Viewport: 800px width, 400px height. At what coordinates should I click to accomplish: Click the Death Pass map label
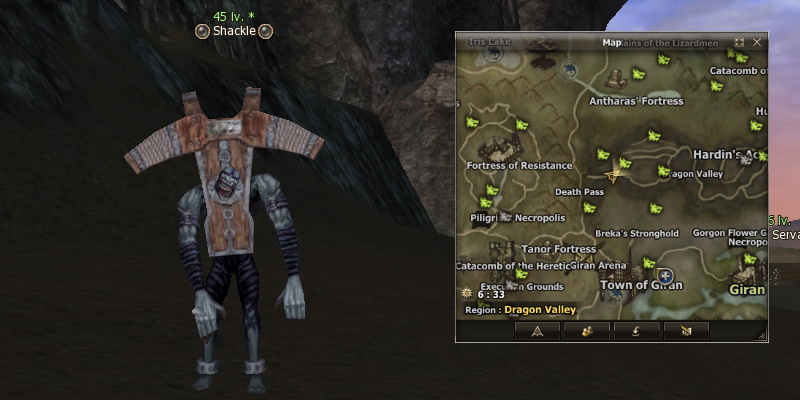click(579, 192)
